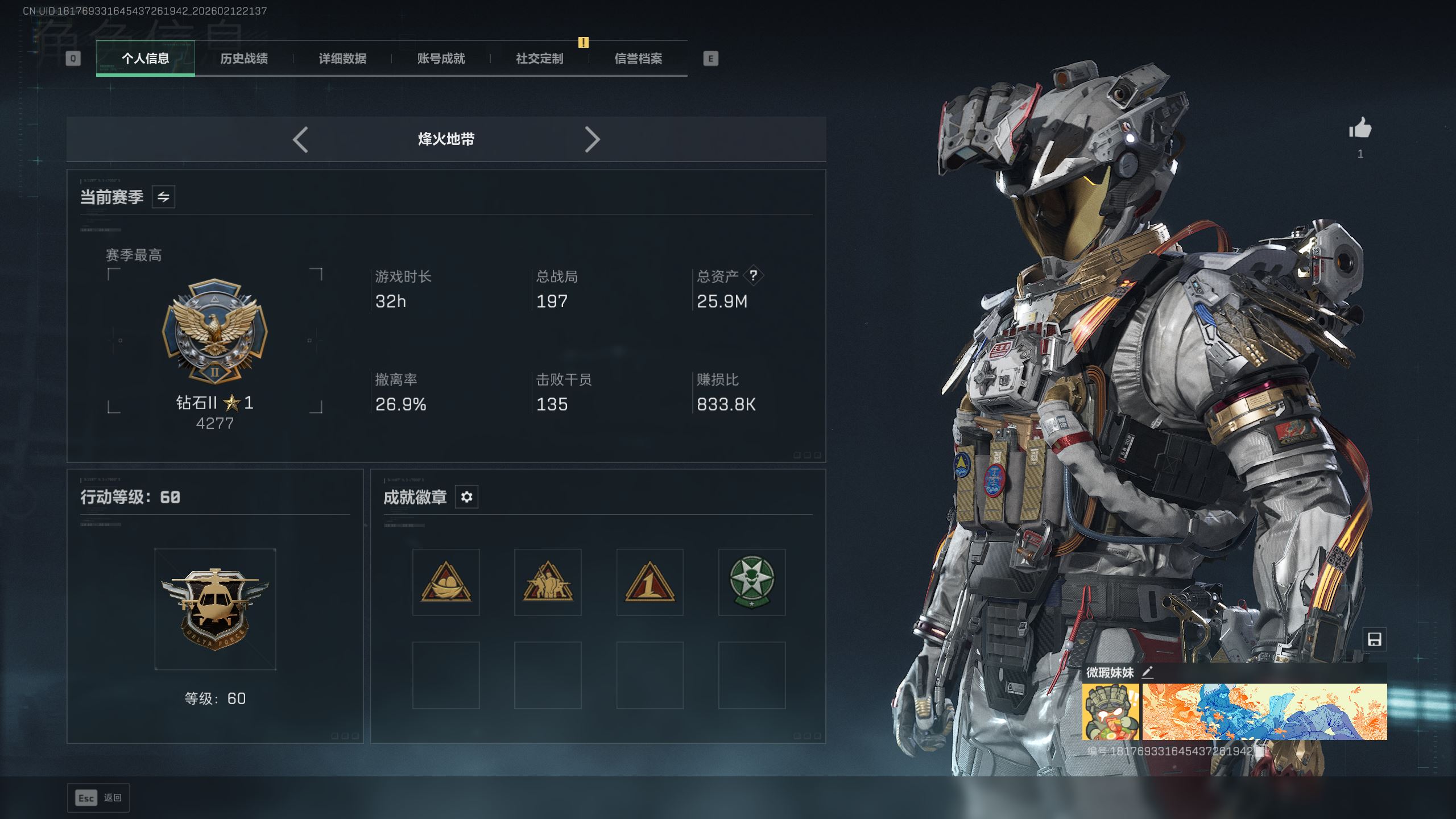This screenshot has height=819, width=1456.
Task: Open the 社交定制 tab
Action: tap(539, 59)
